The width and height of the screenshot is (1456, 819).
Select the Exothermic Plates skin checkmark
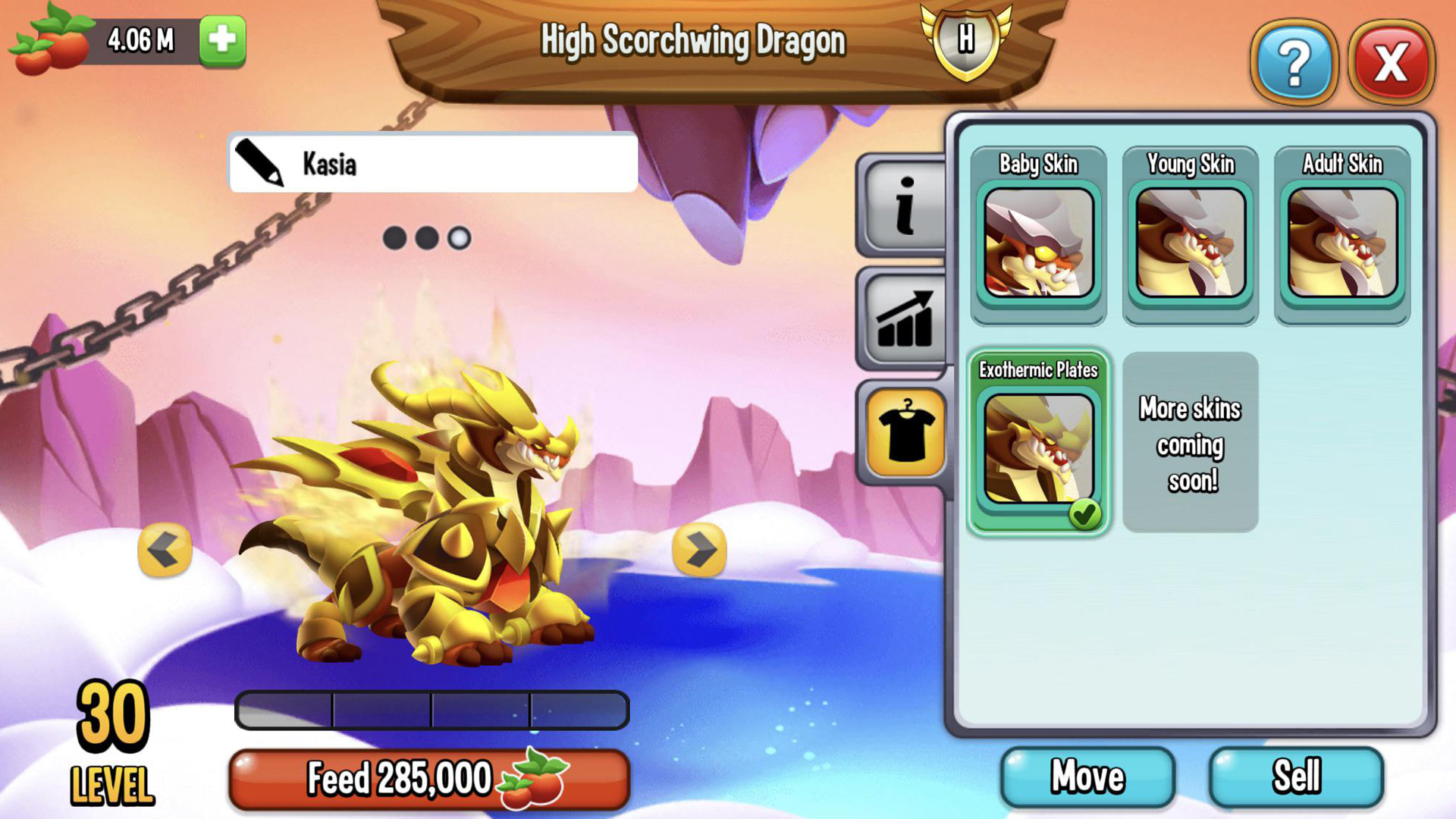pos(1087,513)
